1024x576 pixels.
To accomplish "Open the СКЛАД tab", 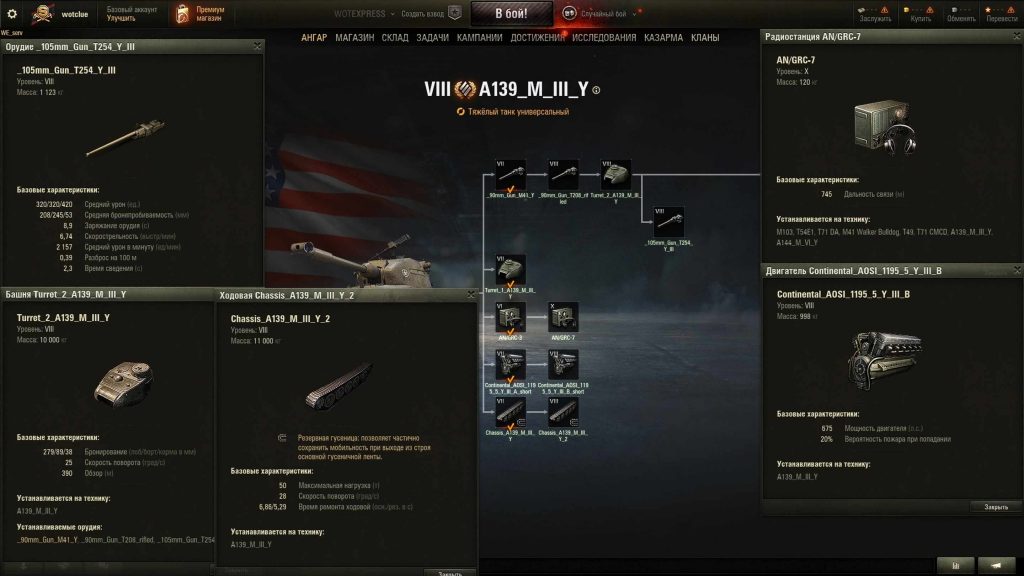I will coord(395,38).
